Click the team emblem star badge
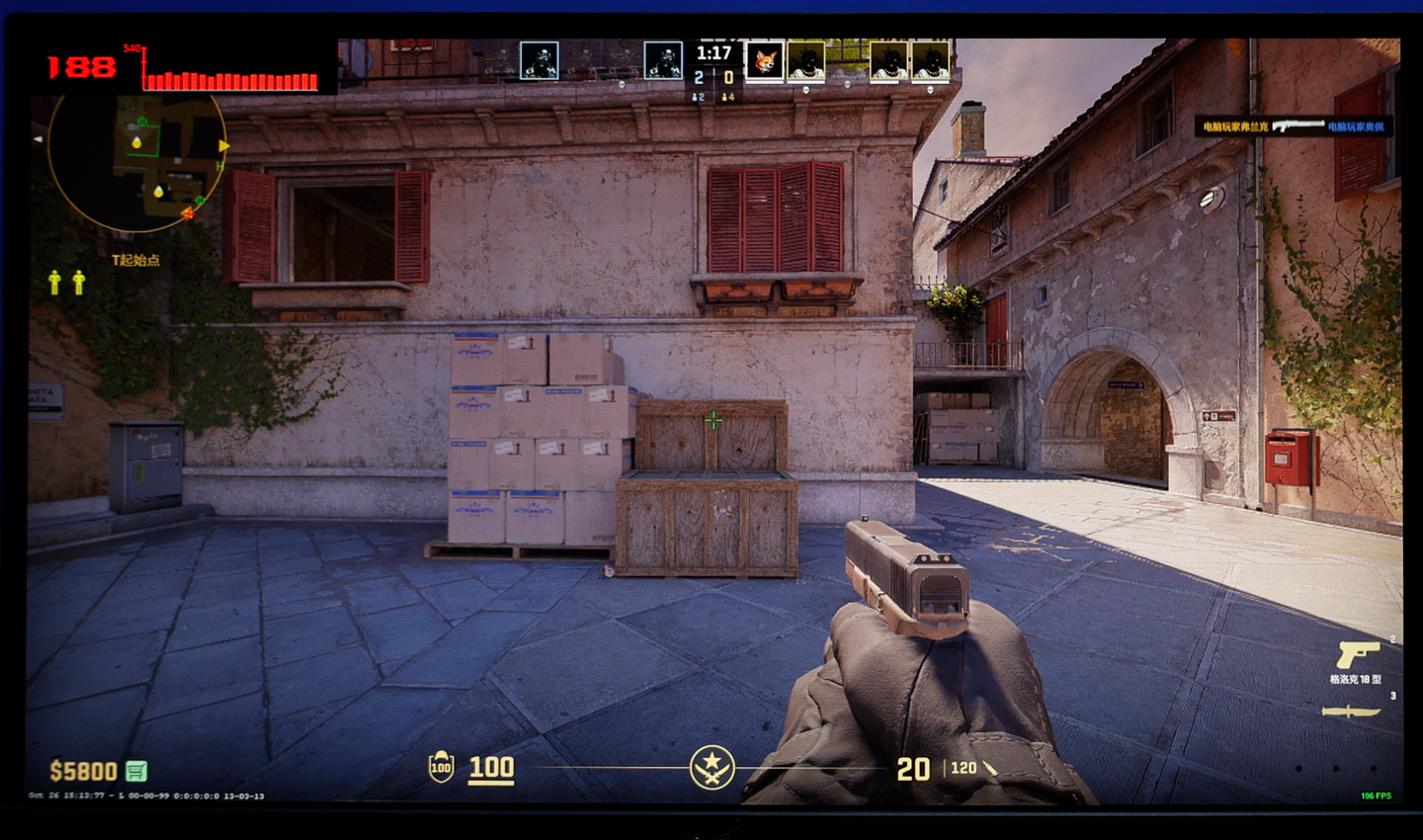Viewport: 1423px width, 840px height. tap(711, 767)
